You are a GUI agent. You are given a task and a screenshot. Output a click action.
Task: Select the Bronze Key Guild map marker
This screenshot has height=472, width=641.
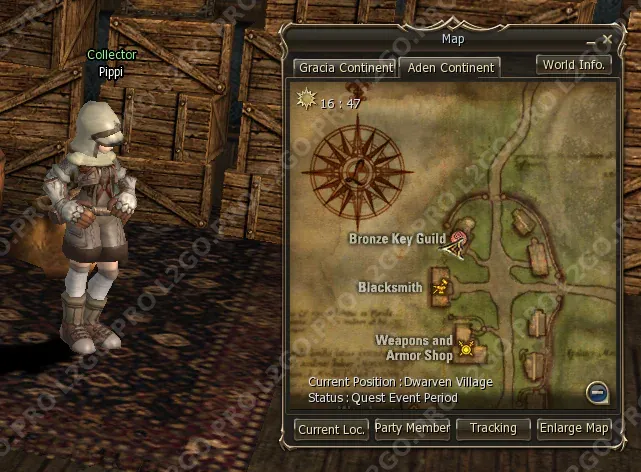click(x=457, y=240)
